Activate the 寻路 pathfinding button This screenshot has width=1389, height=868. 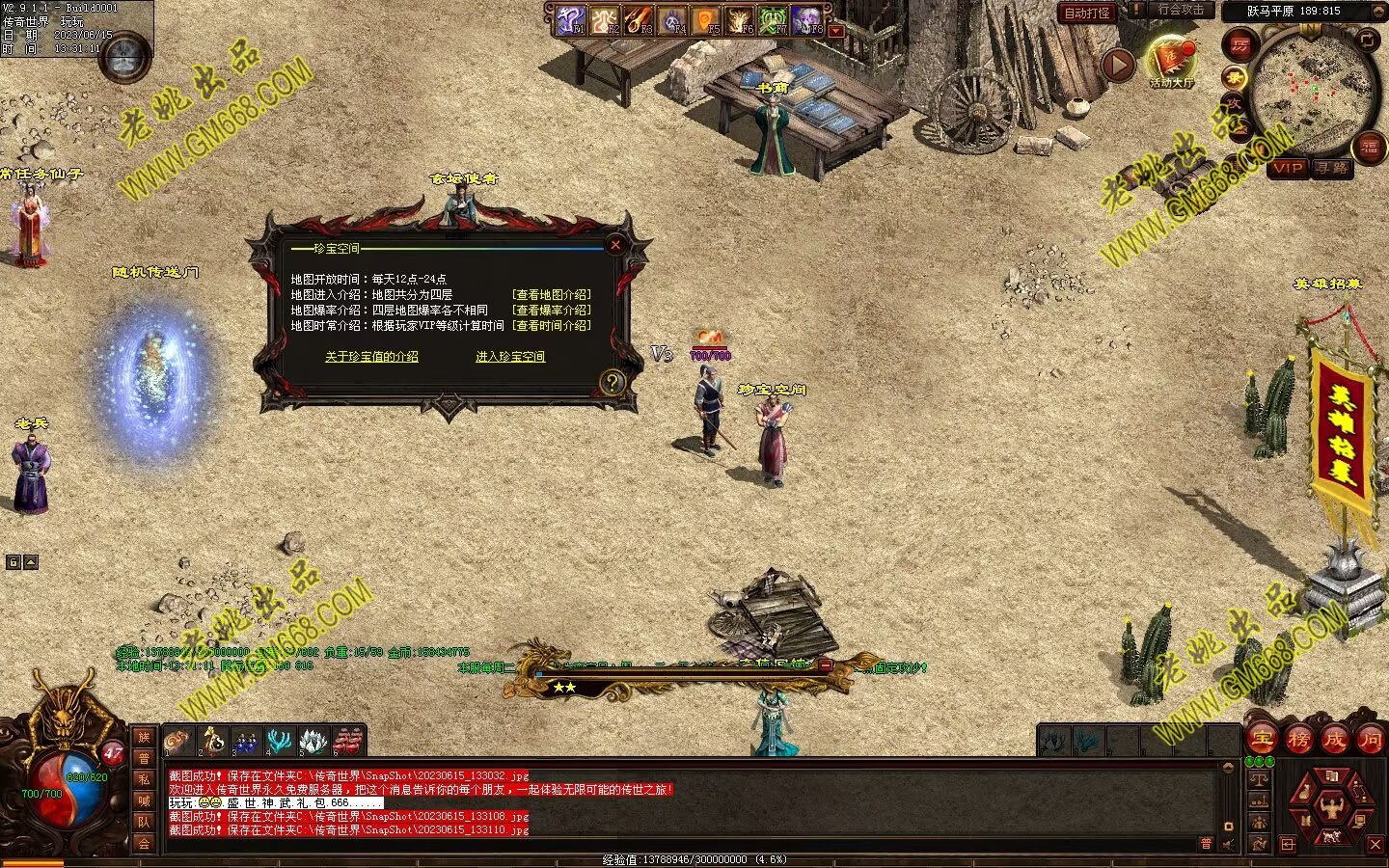point(1332,168)
